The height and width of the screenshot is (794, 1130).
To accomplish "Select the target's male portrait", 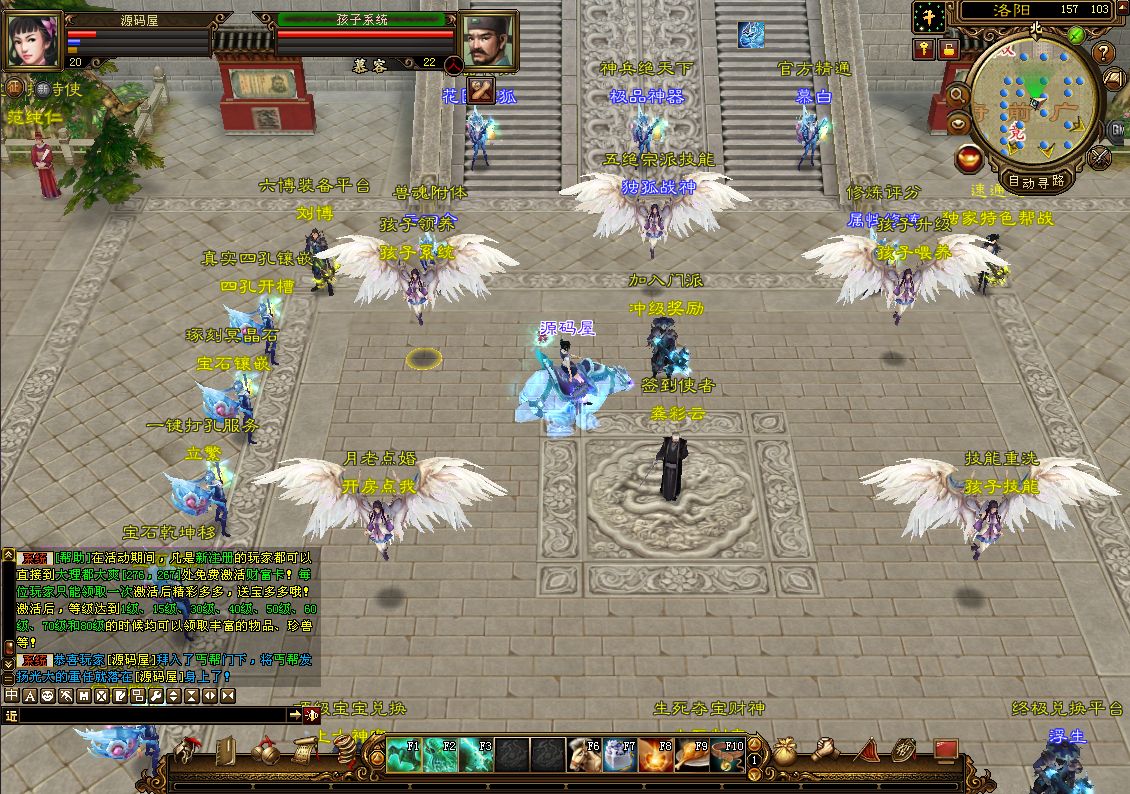I will (x=487, y=40).
